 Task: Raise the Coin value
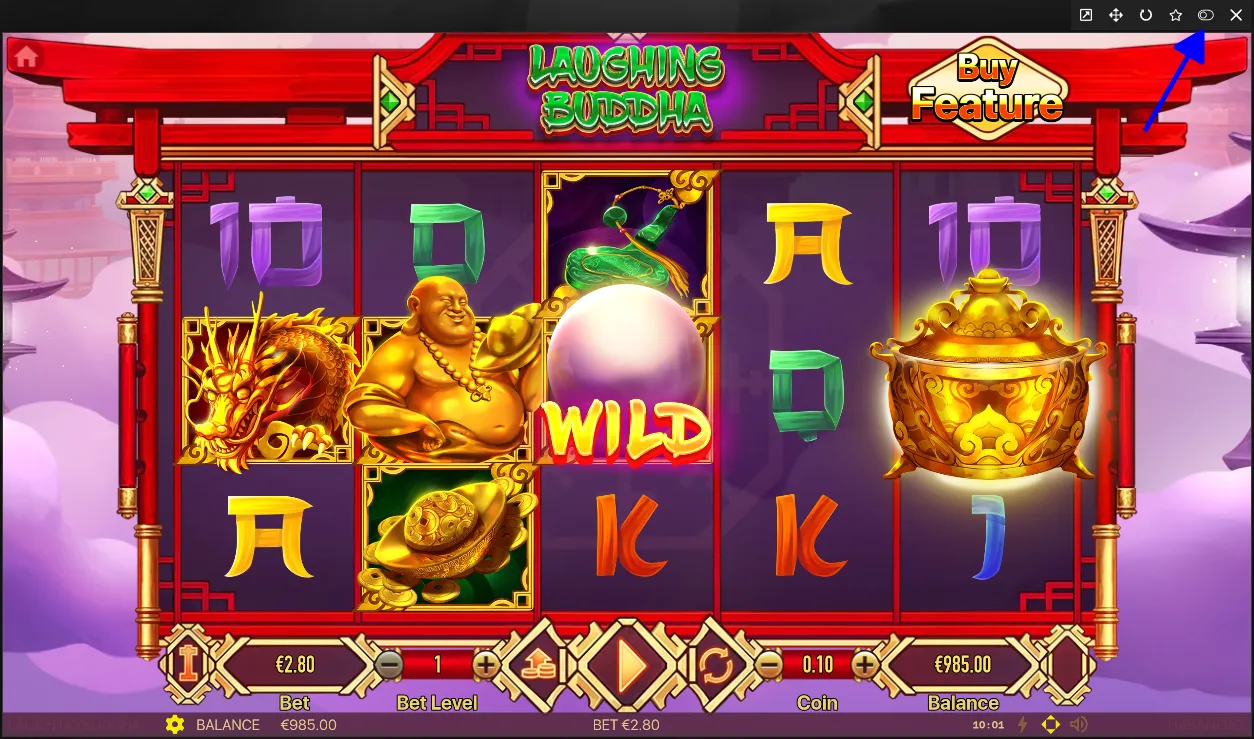(865, 664)
